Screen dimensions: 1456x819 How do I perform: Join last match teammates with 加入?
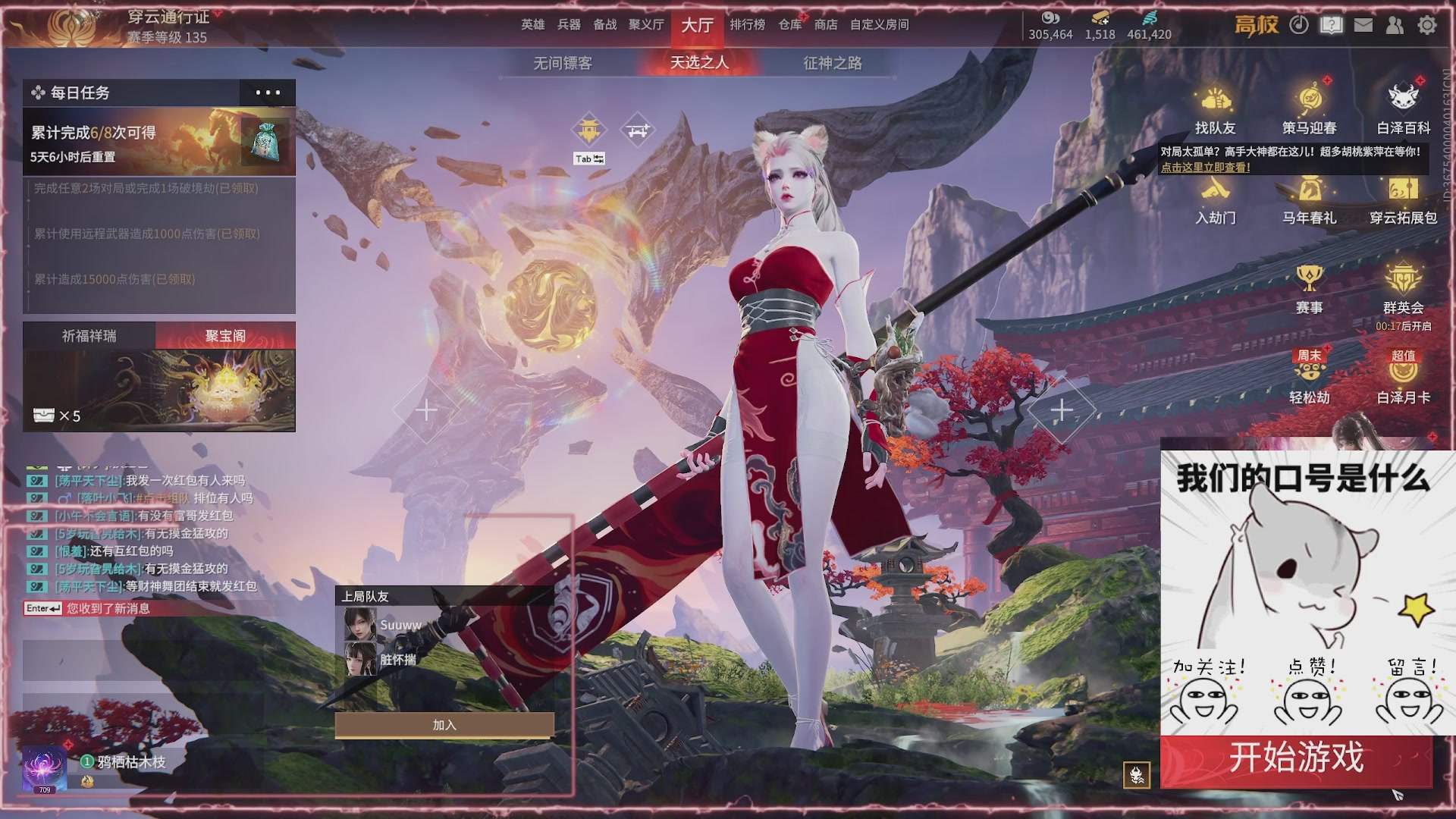pyautogui.click(x=444, y=726)
